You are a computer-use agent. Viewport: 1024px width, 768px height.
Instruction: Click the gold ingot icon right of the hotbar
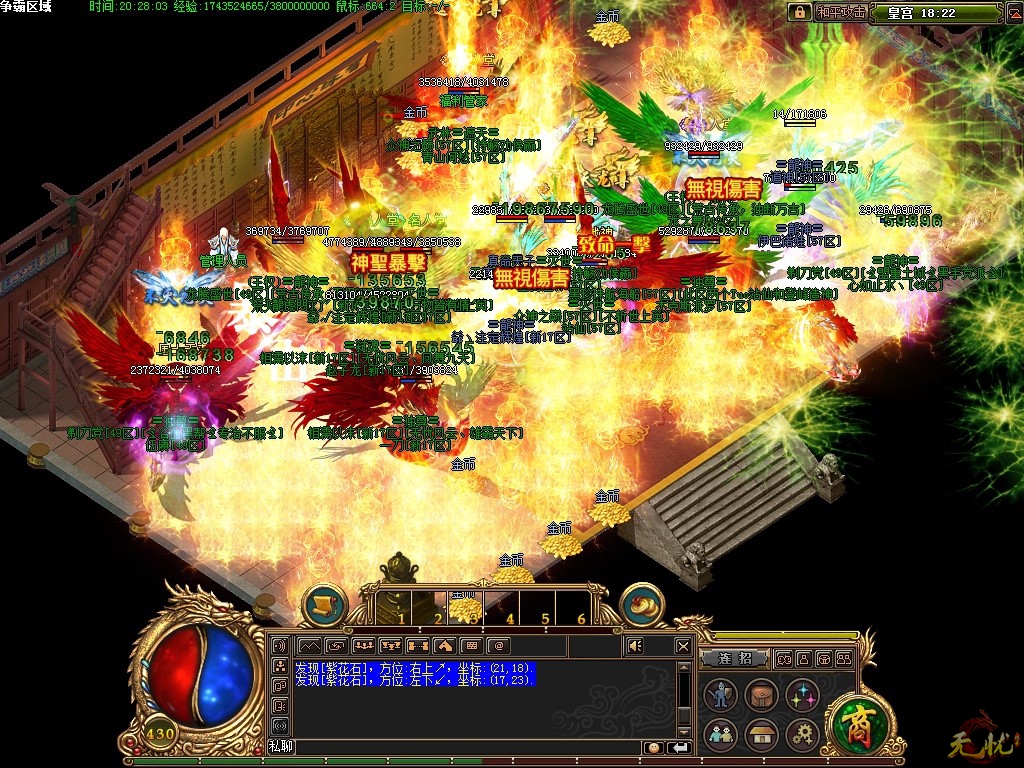click(642, 605)
